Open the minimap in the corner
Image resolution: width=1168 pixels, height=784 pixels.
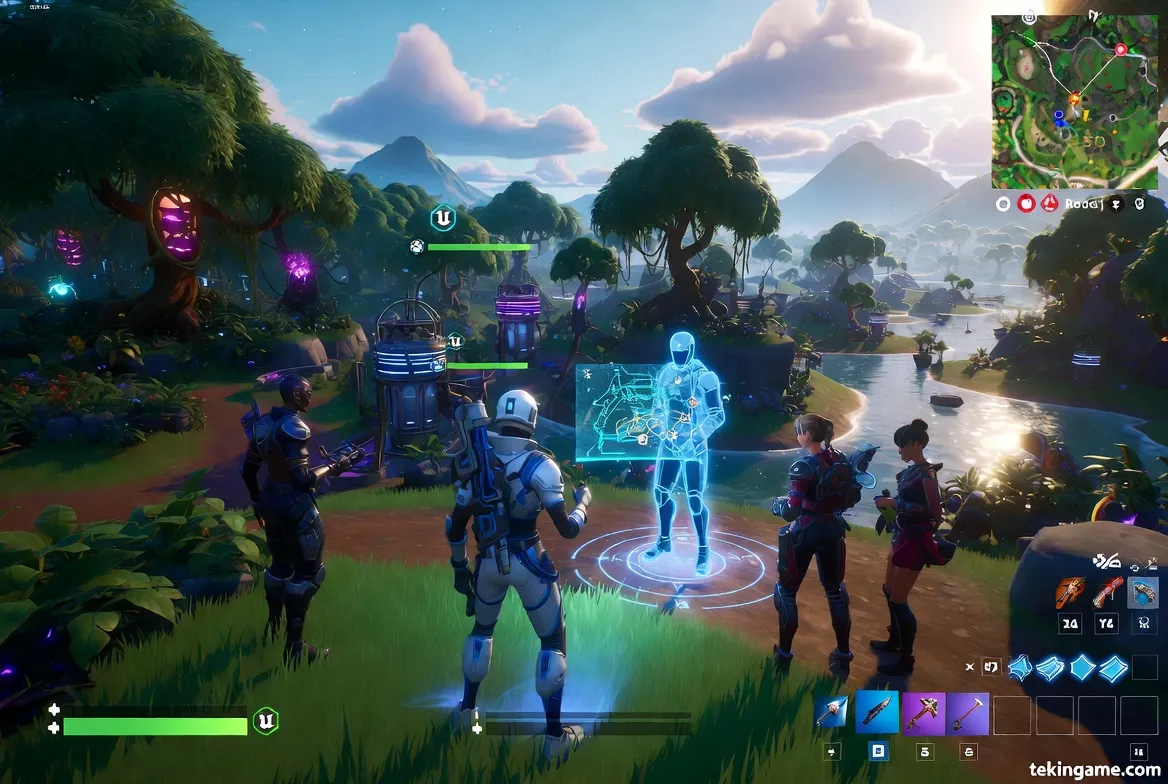tap(1075, 101)
